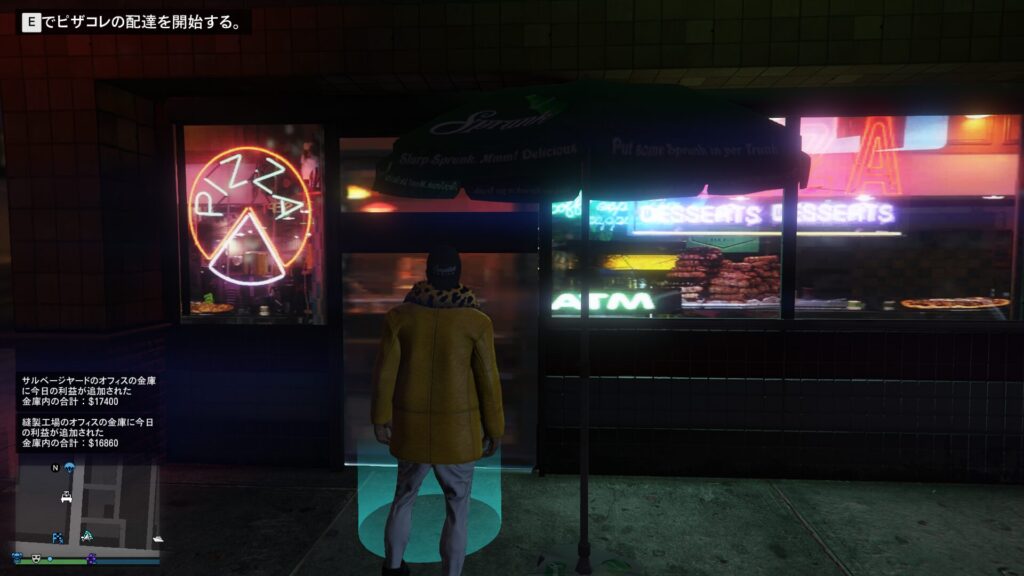1024x576 pixels.
Task: Select the white boat blip on the minimap
Action: (156, 539)
